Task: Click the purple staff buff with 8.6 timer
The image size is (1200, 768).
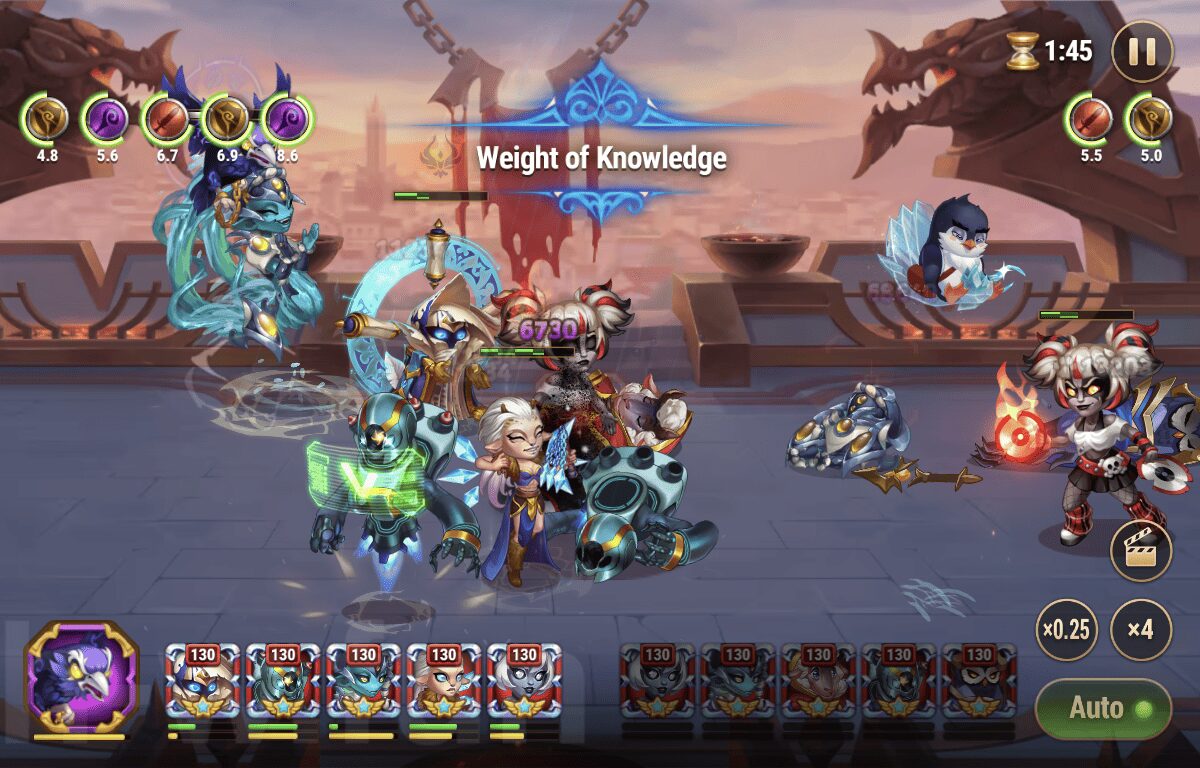Action: pos(287,119)
